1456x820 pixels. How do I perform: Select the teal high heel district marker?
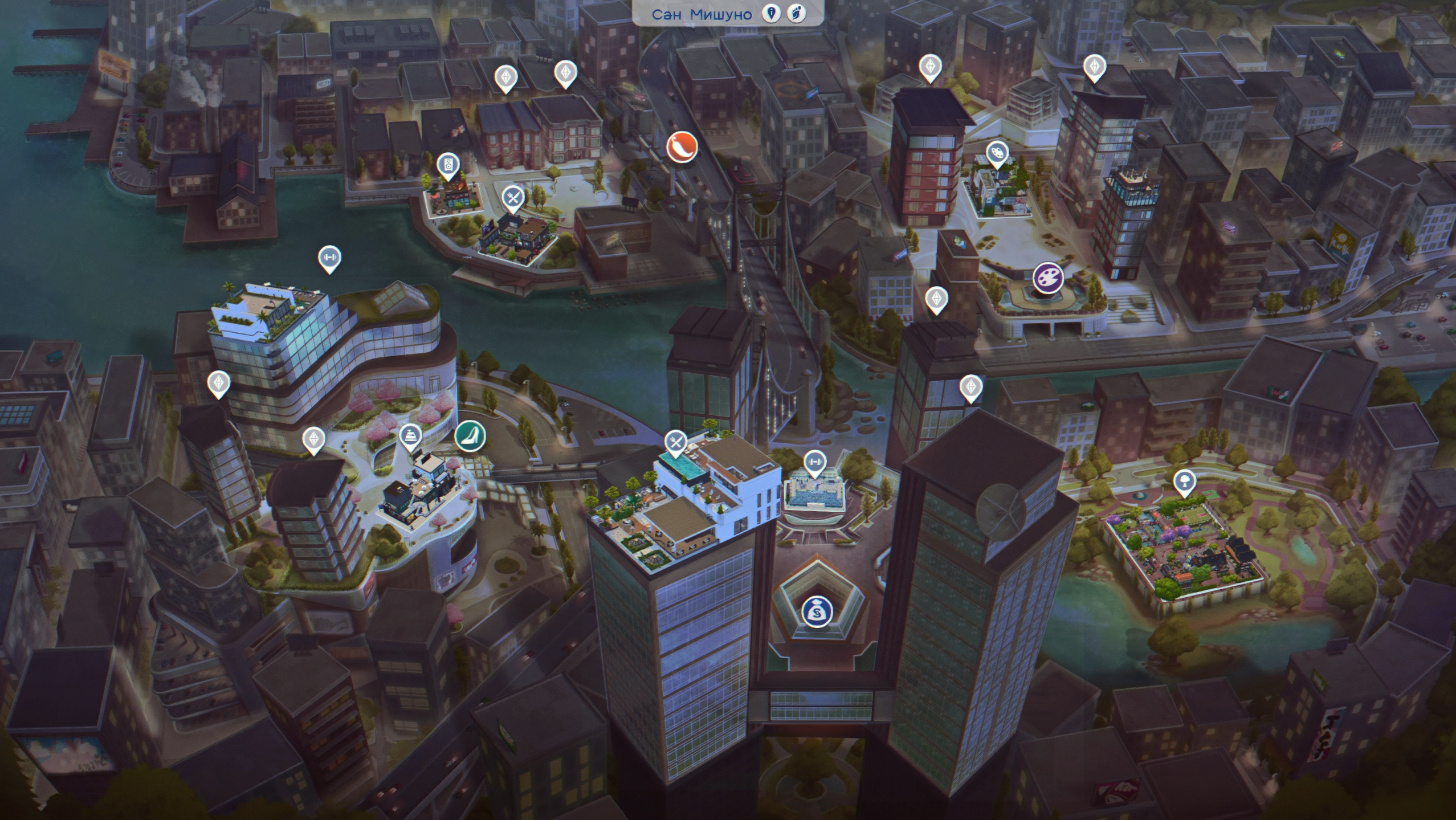(x=470, y=436)
